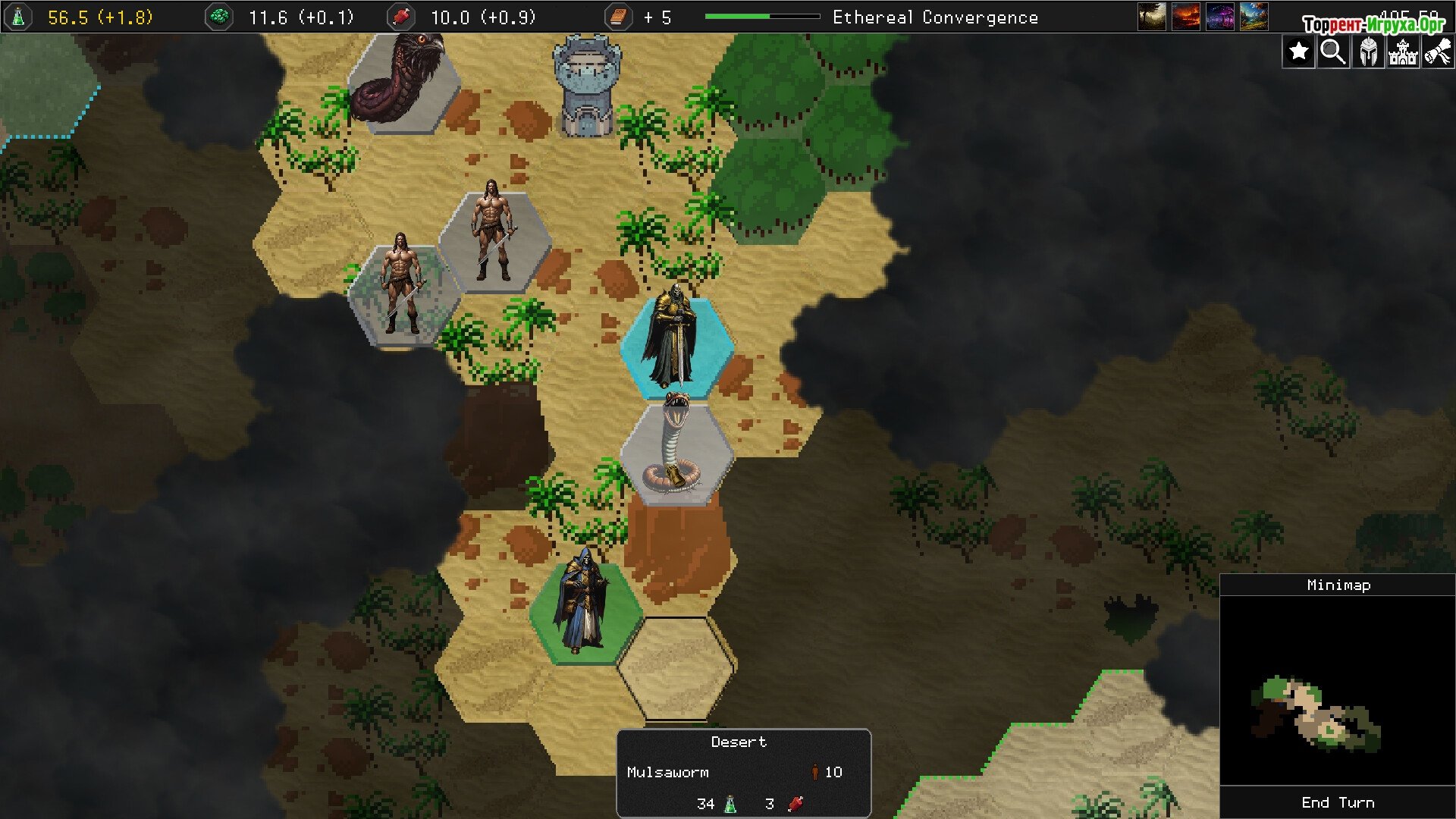Select the dark forest realm thumbnail

click(1152, 17)
